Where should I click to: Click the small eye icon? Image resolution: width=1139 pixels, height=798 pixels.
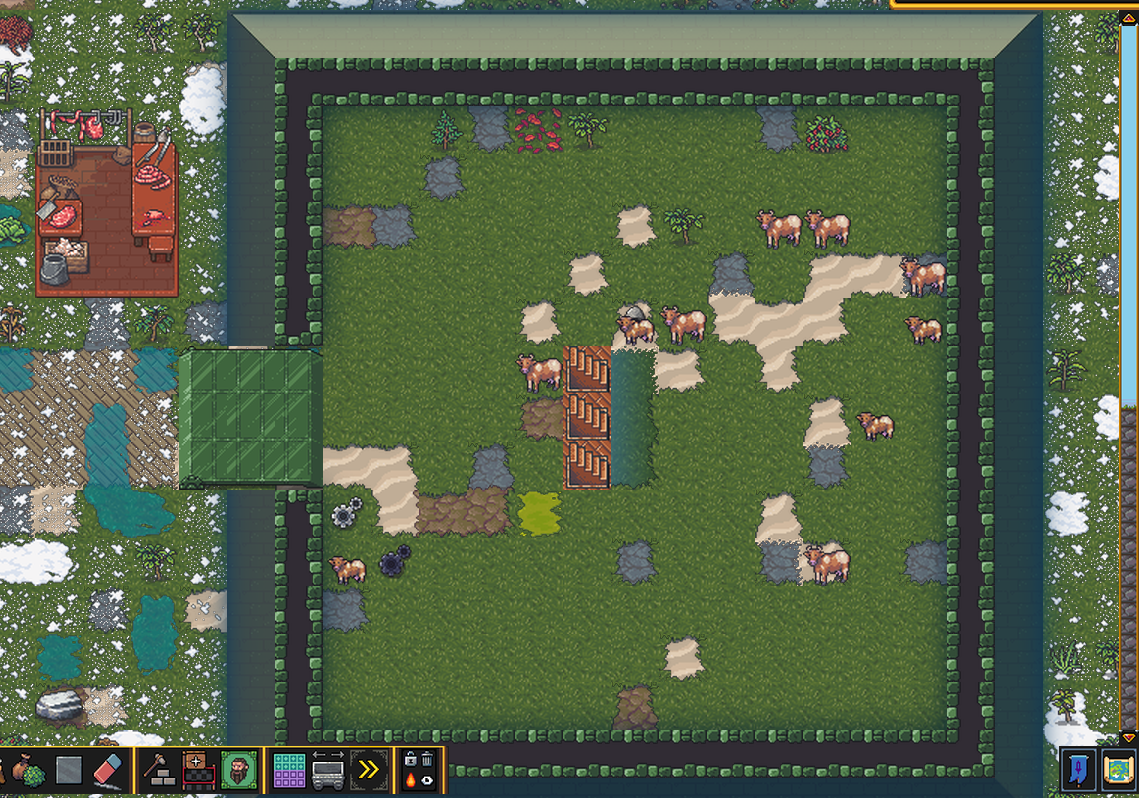427,781
